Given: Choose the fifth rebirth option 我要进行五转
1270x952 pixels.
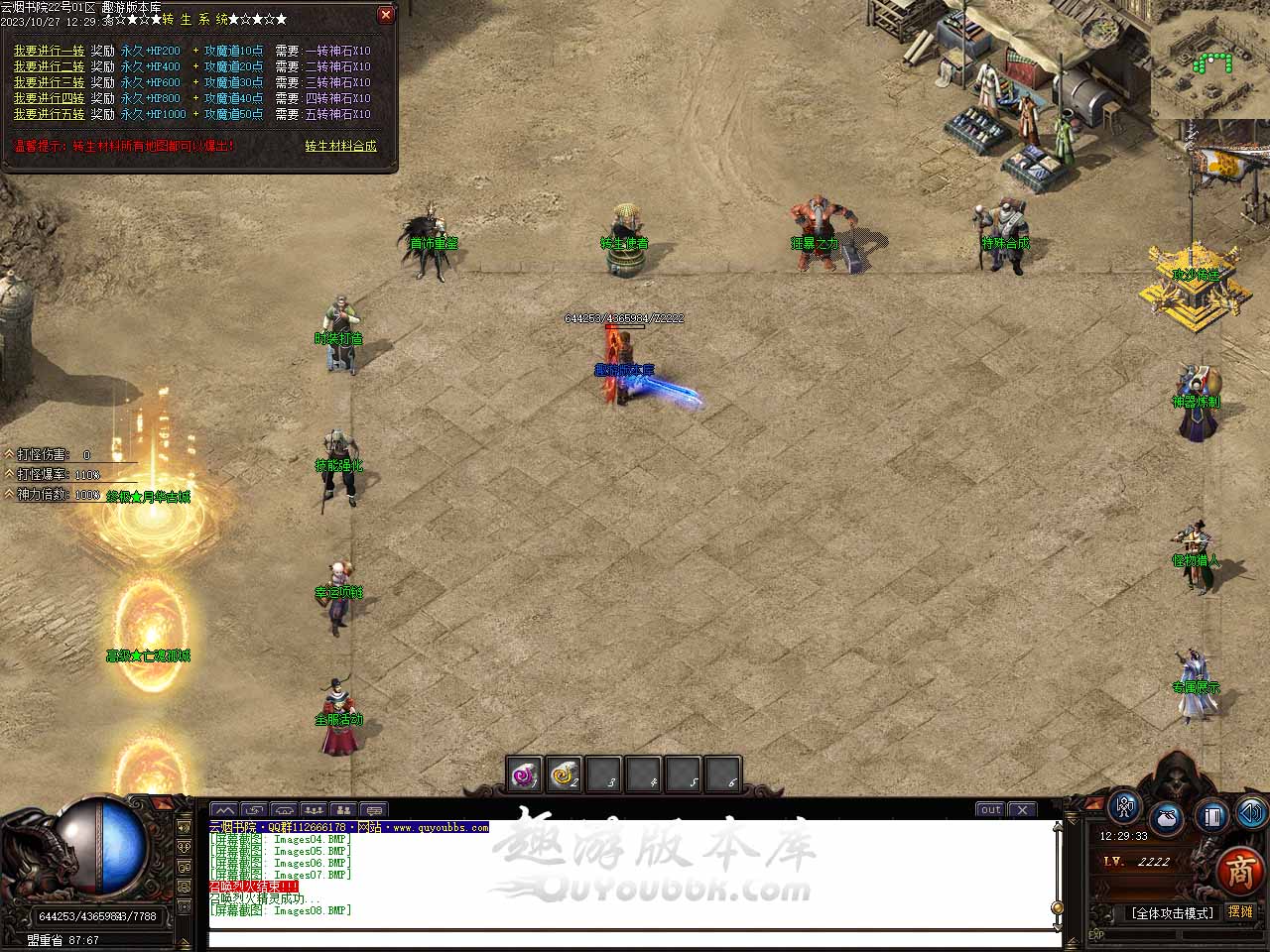Looking at the screenshot, I should (49, 114).
